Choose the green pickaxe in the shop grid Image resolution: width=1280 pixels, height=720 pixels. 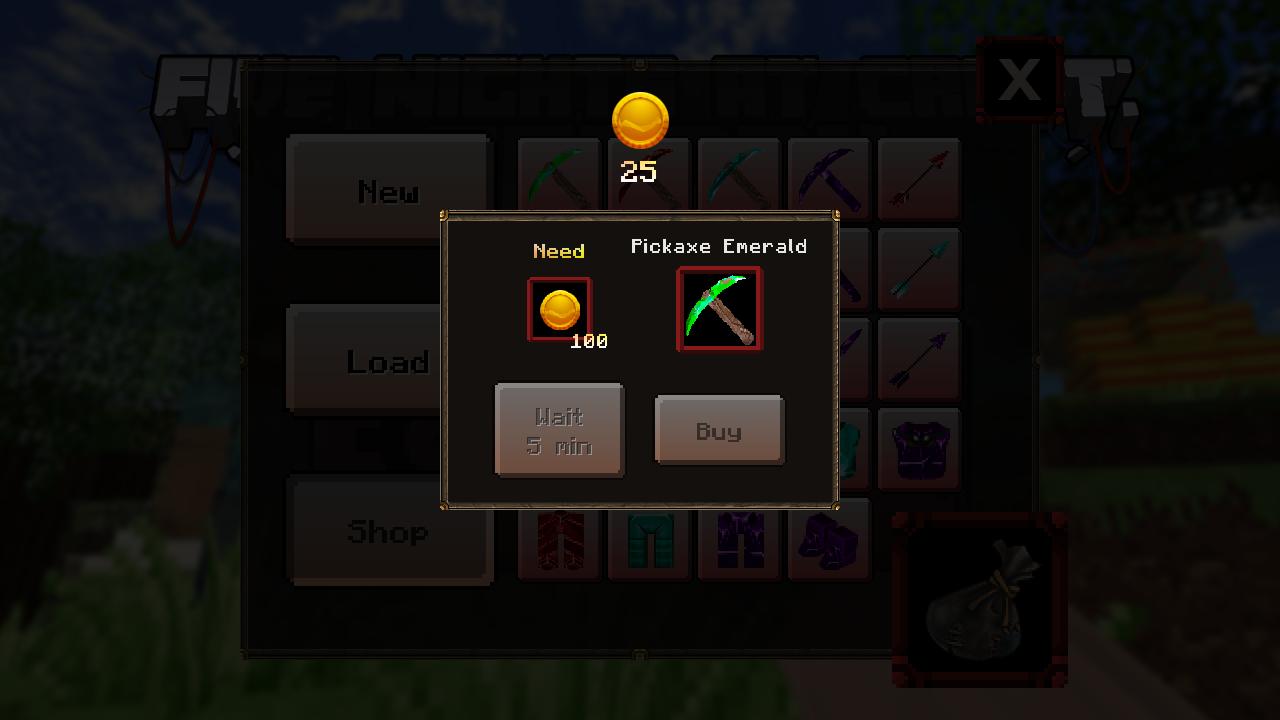pos(559,180)
